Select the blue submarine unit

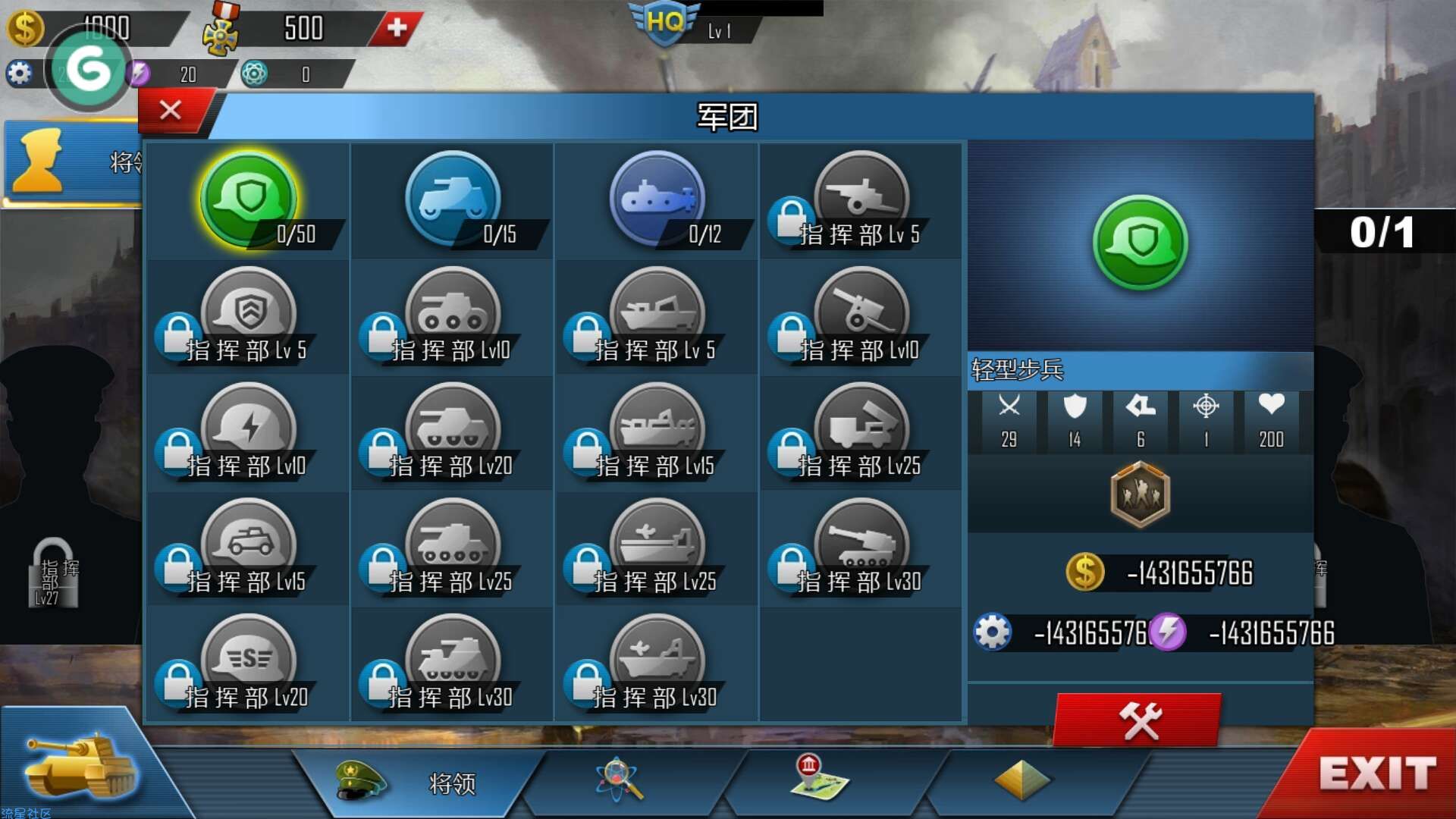(657, 199)
